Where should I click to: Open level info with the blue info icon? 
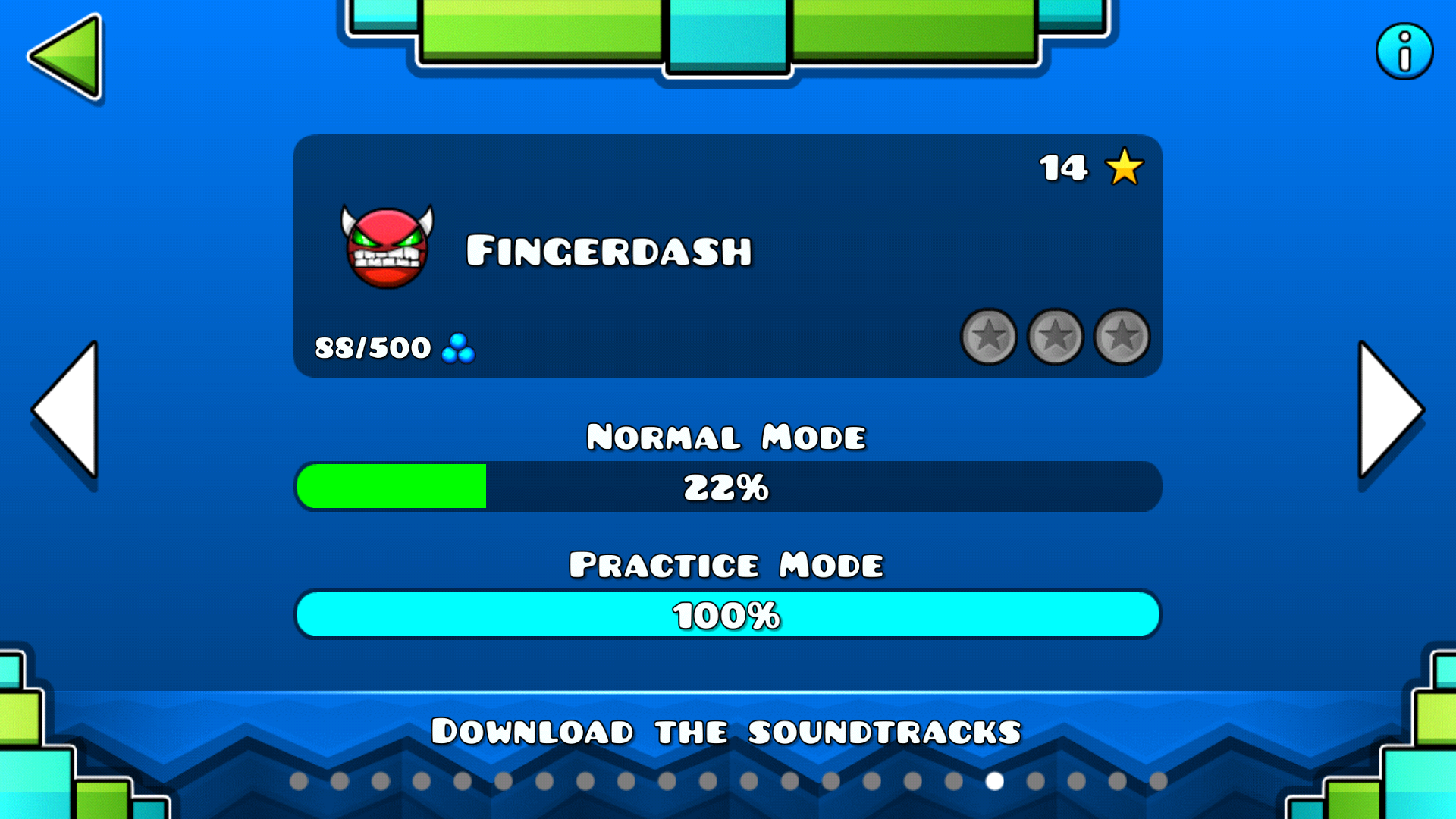click(x=1404, y=51)
